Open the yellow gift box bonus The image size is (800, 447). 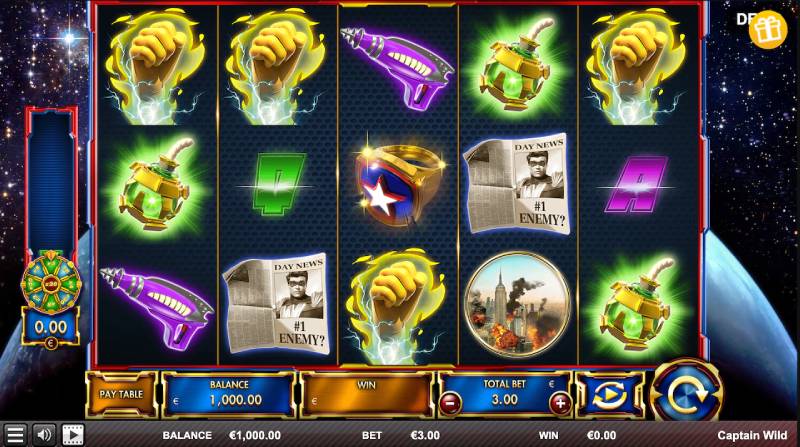click(768, 30)
